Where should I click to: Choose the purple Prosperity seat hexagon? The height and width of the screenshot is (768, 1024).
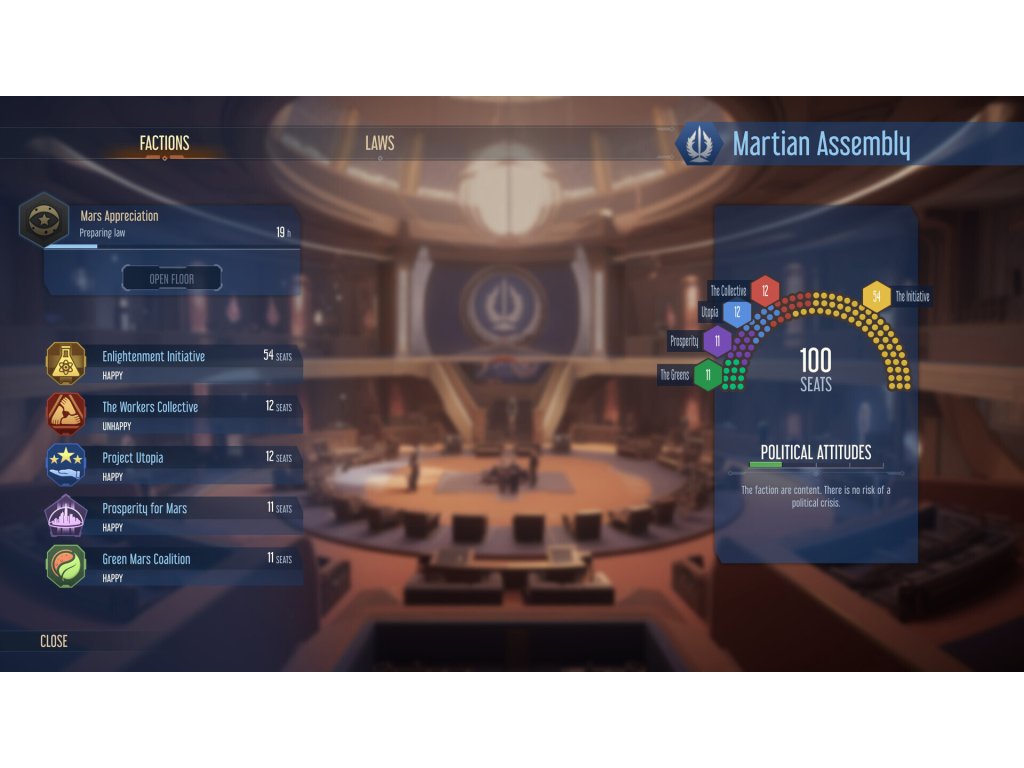(x=717, y=341)
